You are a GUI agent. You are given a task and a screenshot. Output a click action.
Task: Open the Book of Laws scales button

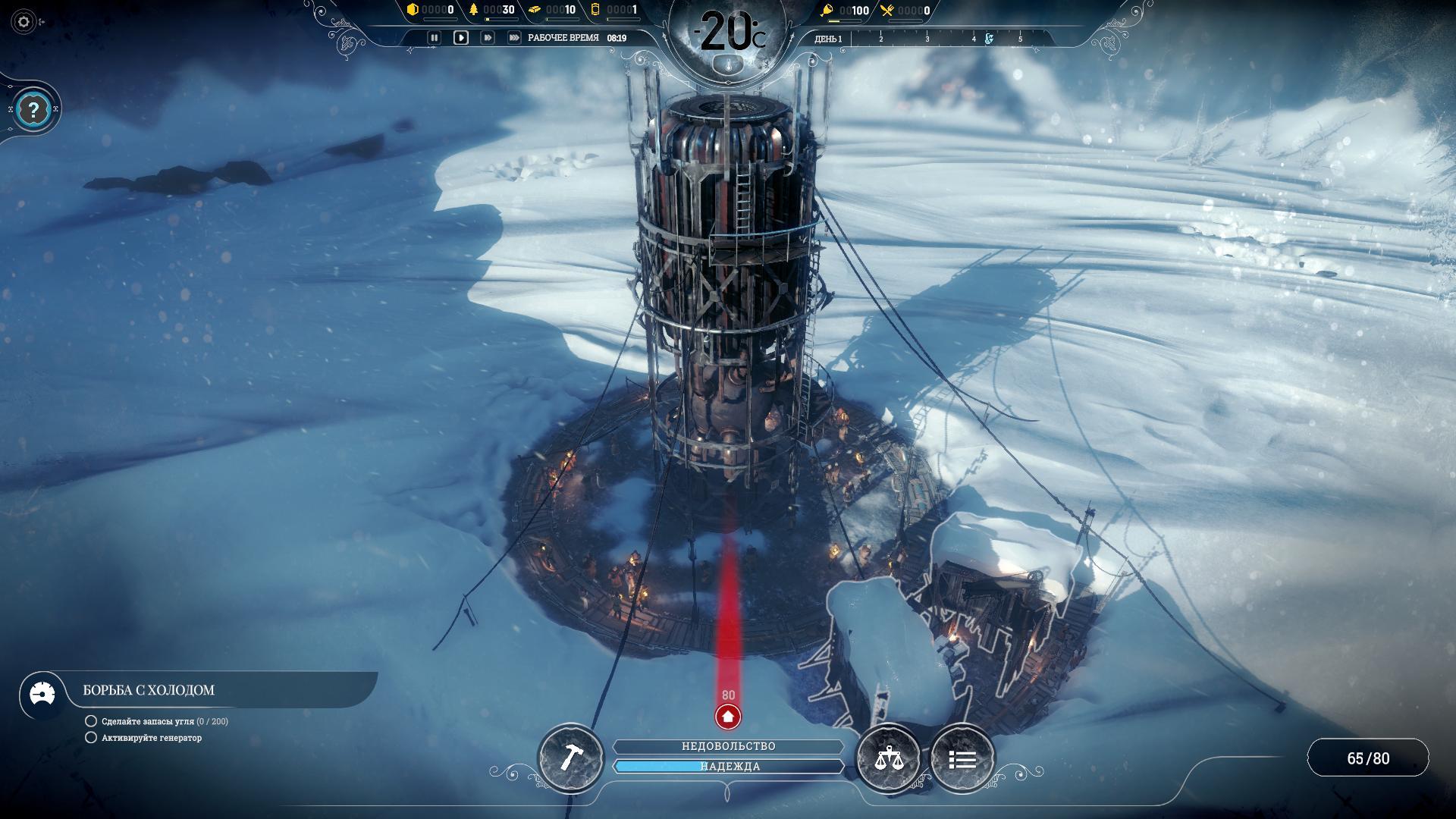(887, 758)
